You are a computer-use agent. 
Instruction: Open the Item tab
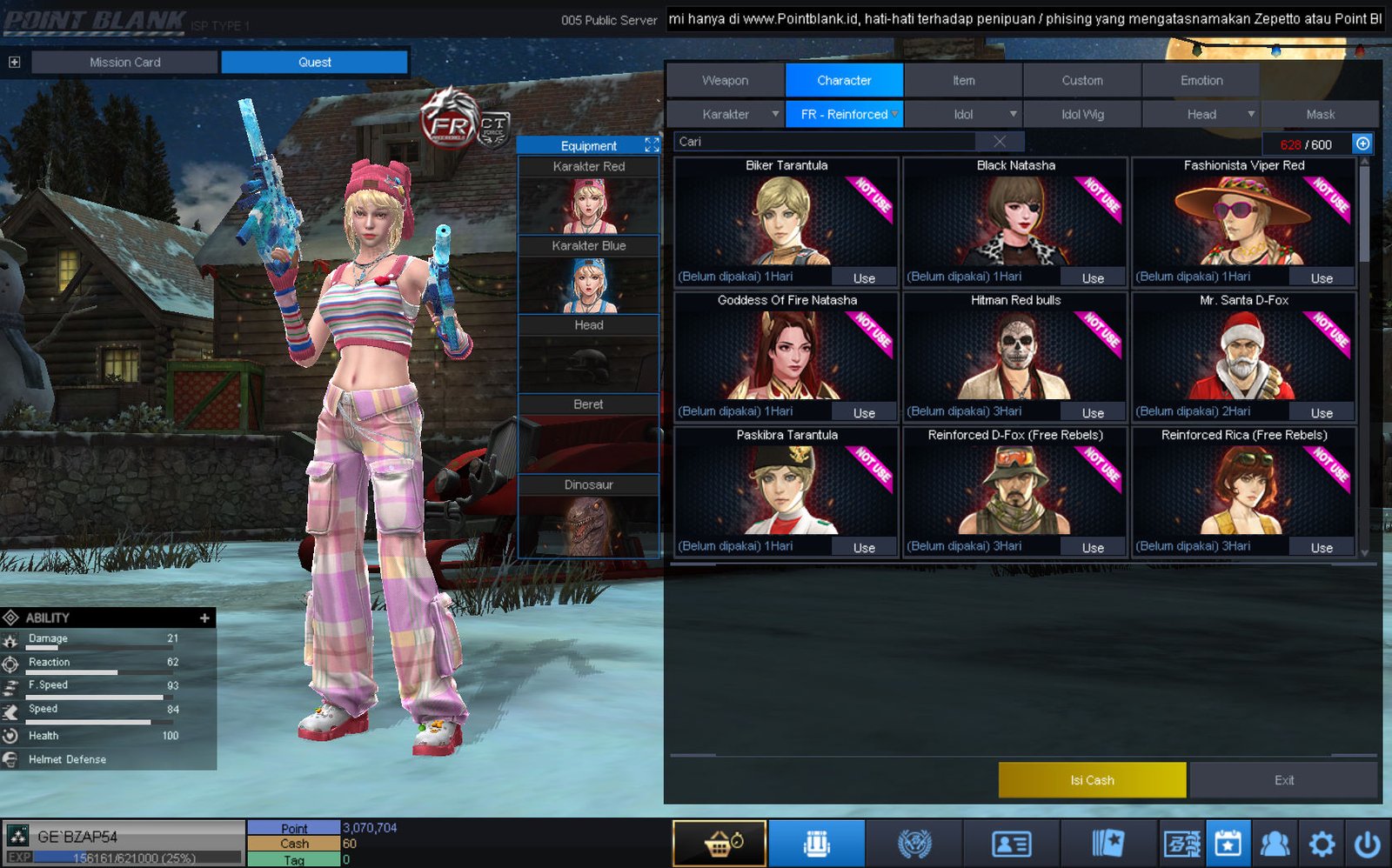coord(963,80)
